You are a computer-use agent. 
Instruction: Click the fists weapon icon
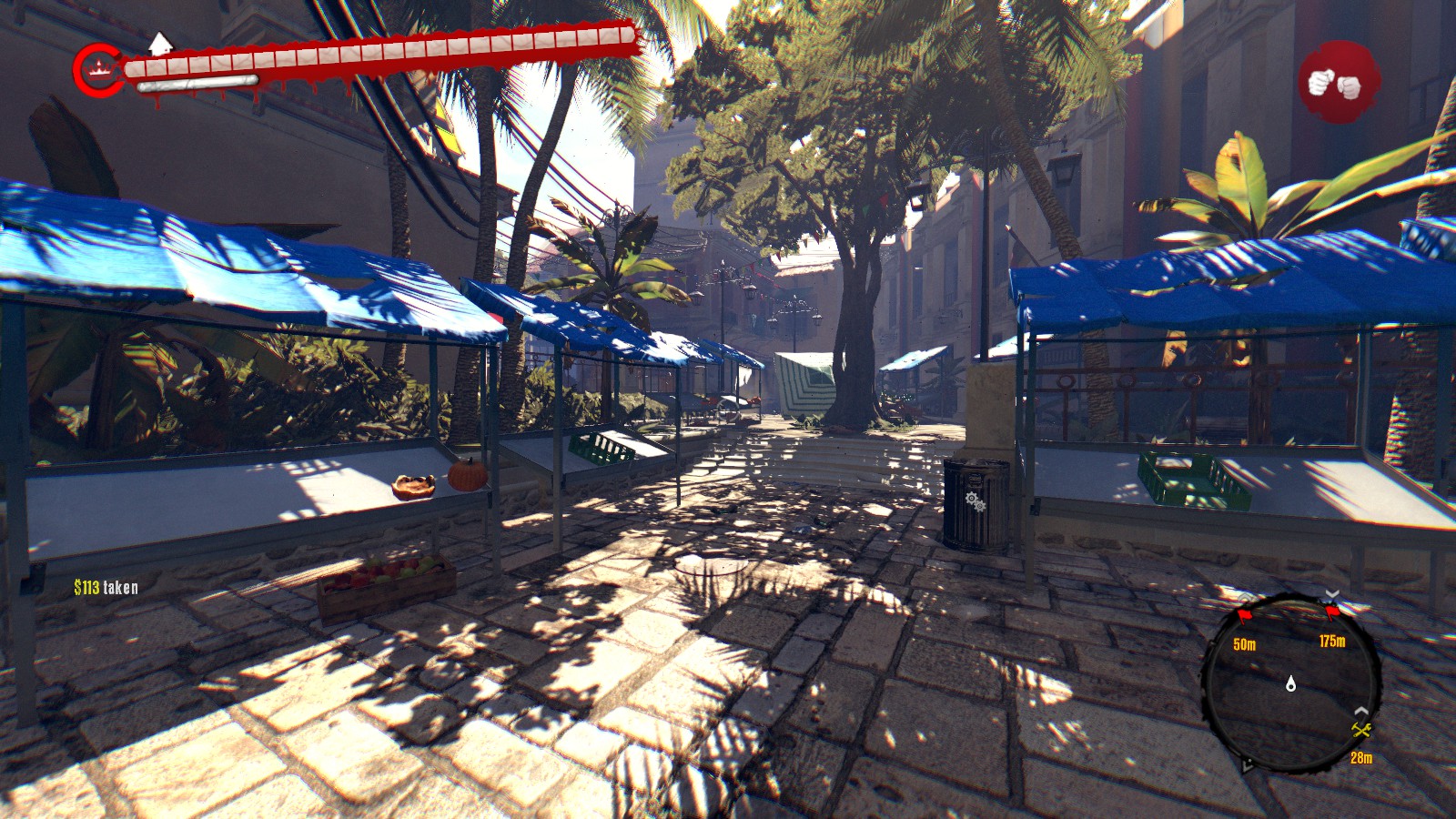point(1335,83)
